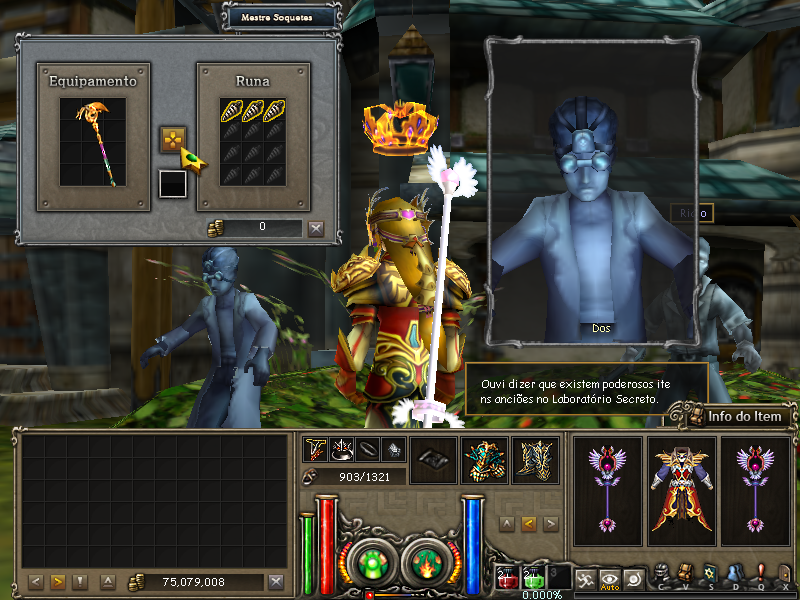Click the exit door icon
800x600 pixels.
(x=784, y=574)
